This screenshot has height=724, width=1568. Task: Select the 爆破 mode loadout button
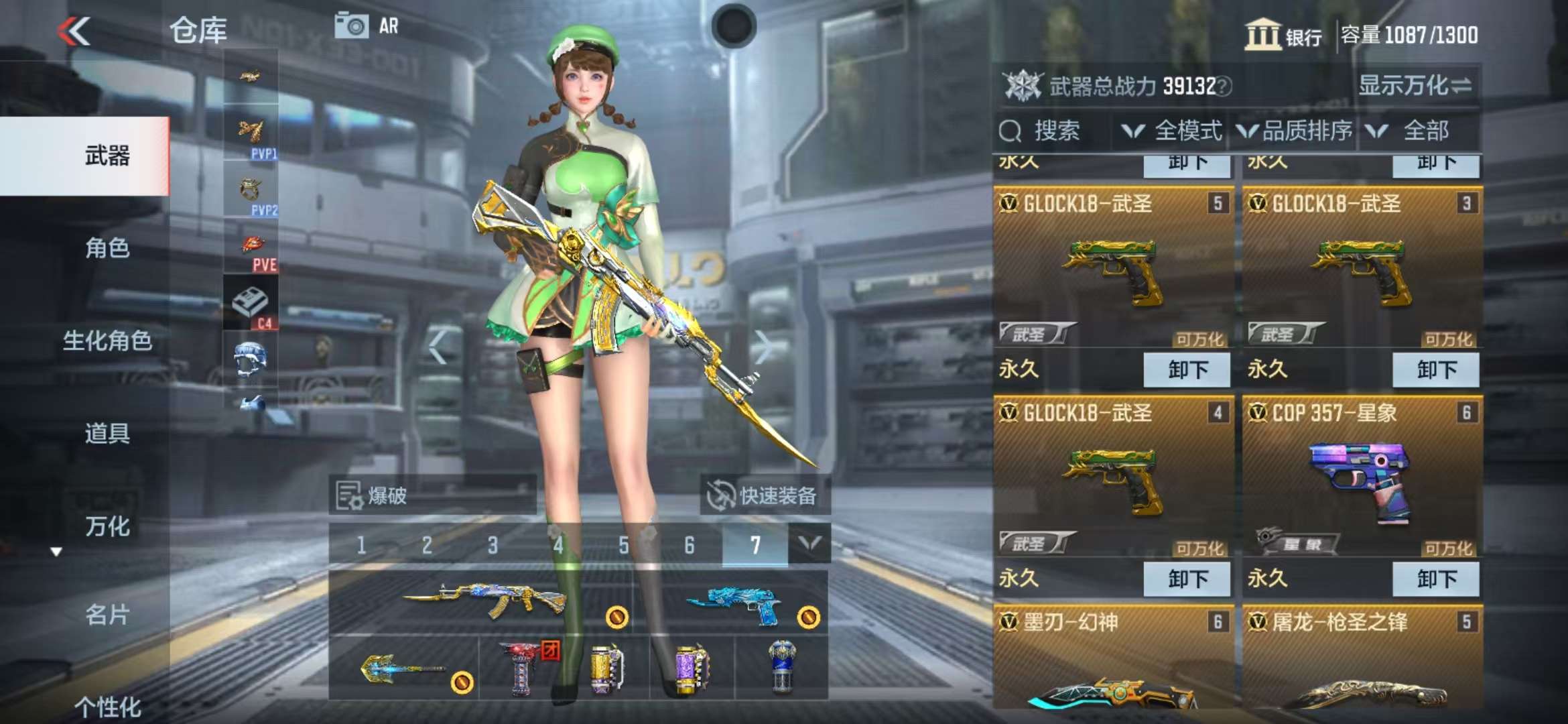(432, 496)
